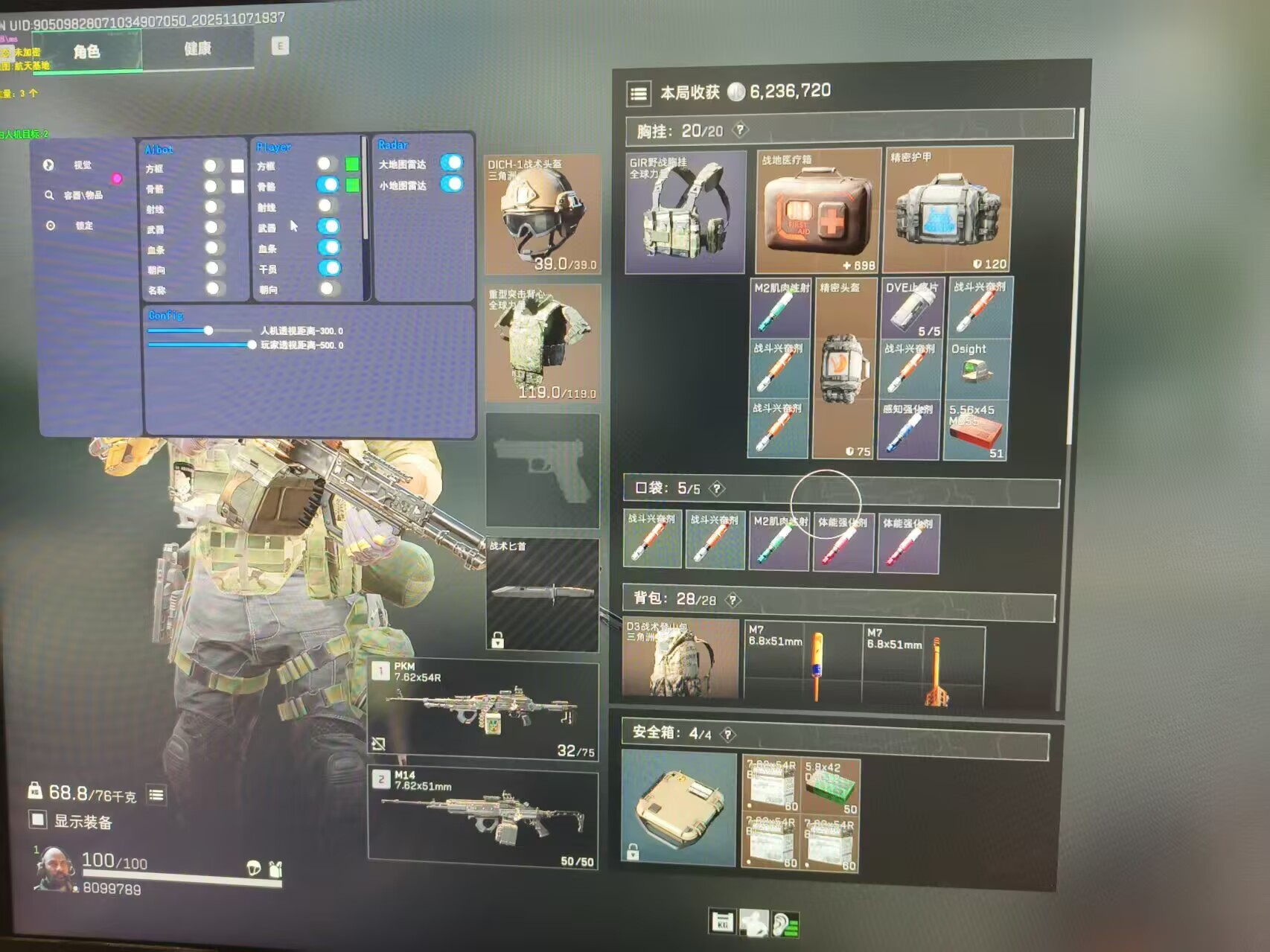
Task: Open the help icon beside 胸挂
Action: pos(740,130)
